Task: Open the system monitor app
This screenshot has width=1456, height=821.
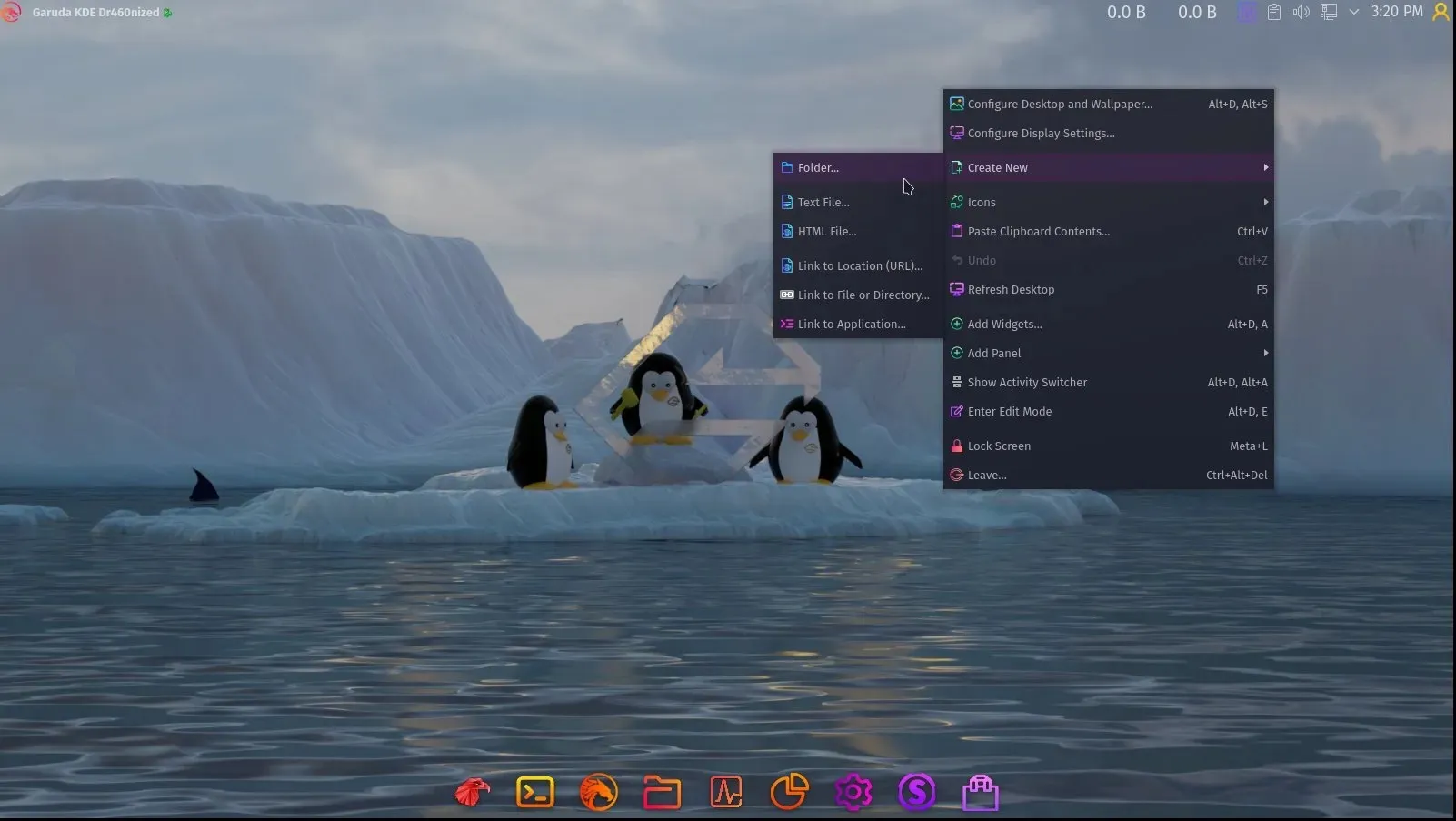Action: [x=725, y=791]
